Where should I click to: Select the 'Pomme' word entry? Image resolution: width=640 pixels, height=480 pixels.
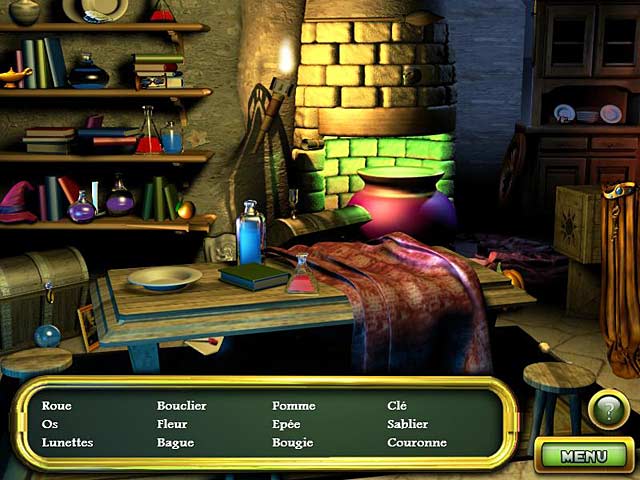pyautogui.click(x=293, y=406)
